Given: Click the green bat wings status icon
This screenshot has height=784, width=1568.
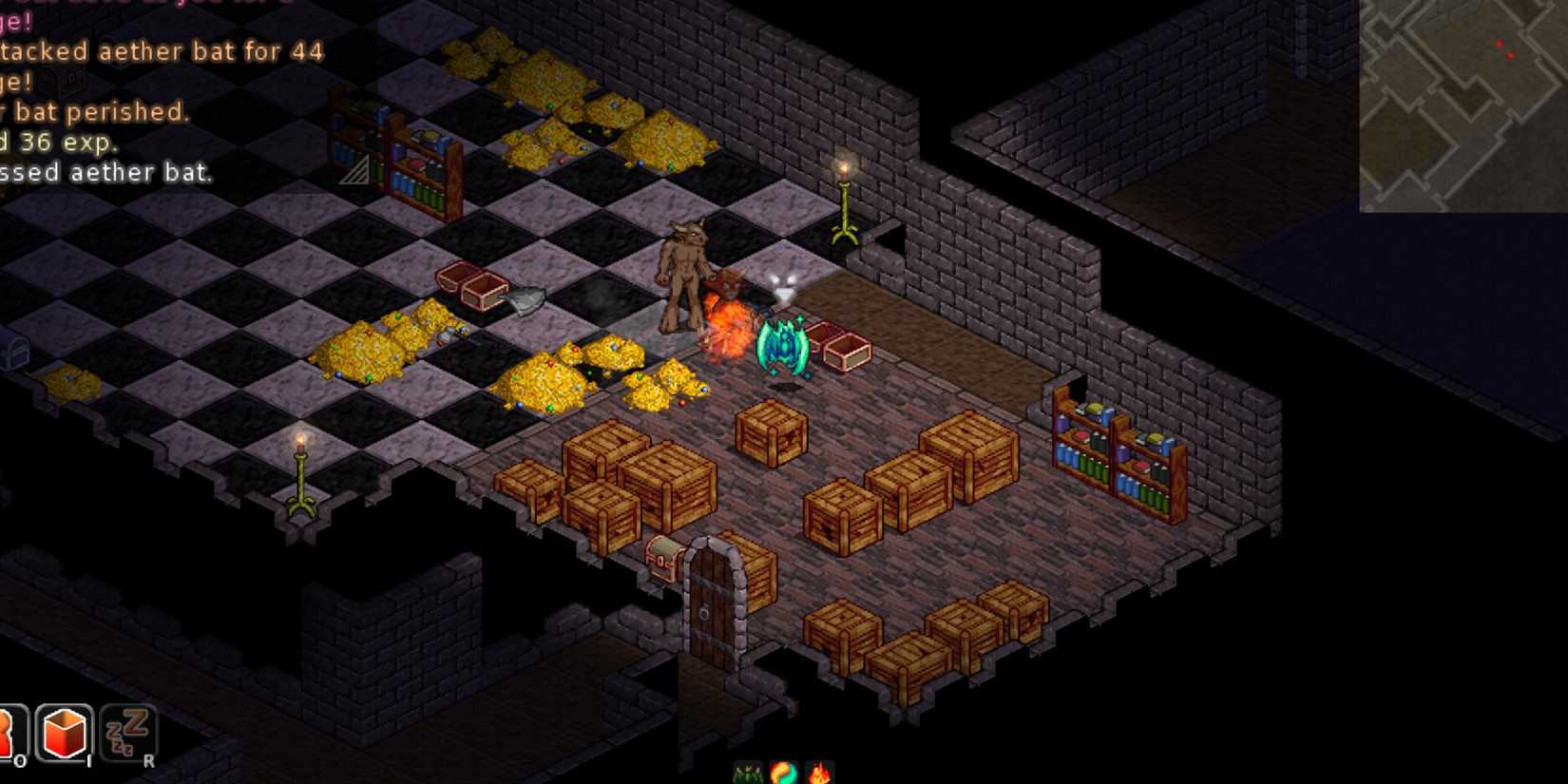Looking at the screenshot, I should (747, 772).
